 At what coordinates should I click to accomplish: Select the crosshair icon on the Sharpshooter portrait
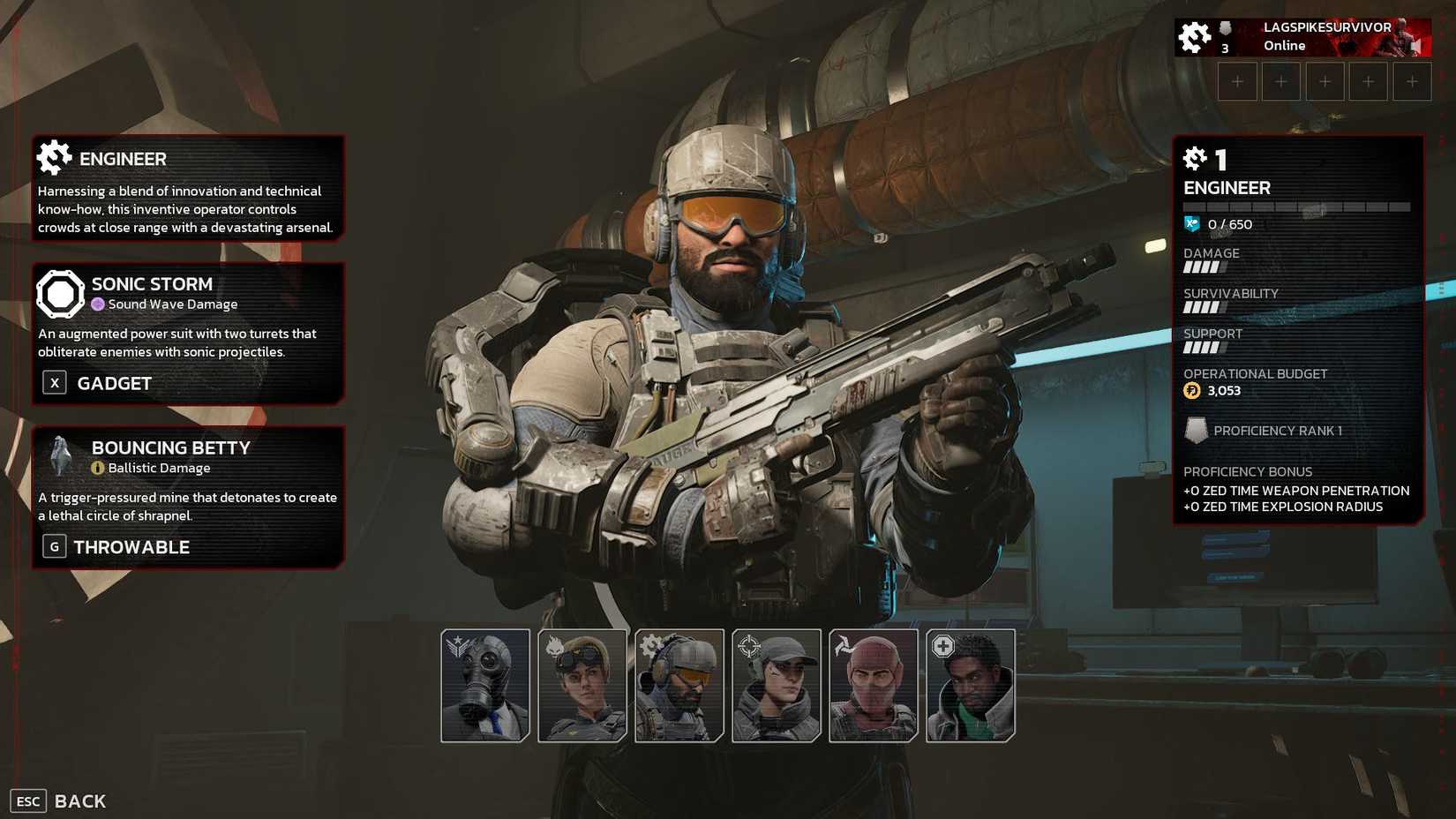click(751, 646)
